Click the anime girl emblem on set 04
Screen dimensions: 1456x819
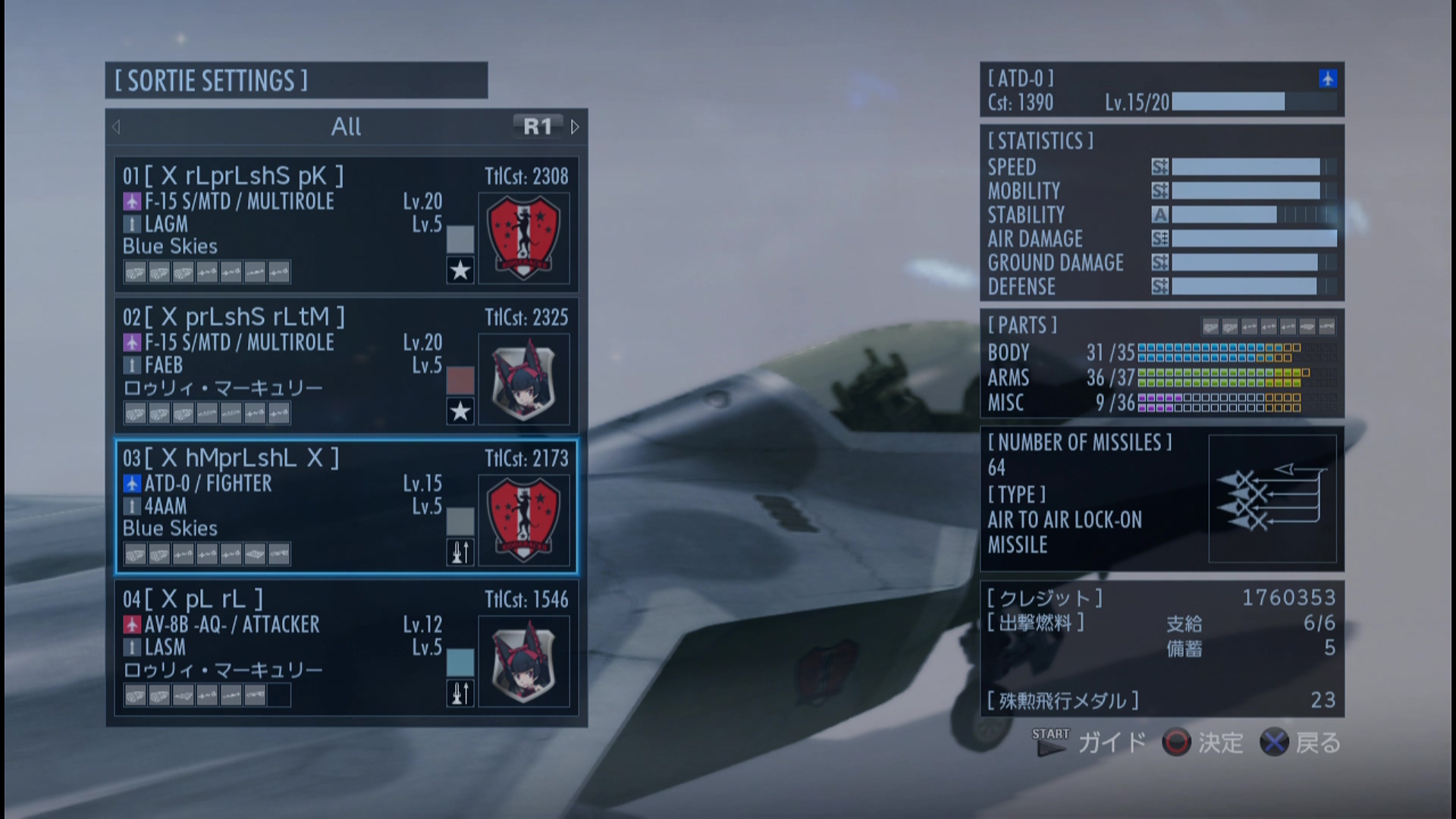(523, 661)
